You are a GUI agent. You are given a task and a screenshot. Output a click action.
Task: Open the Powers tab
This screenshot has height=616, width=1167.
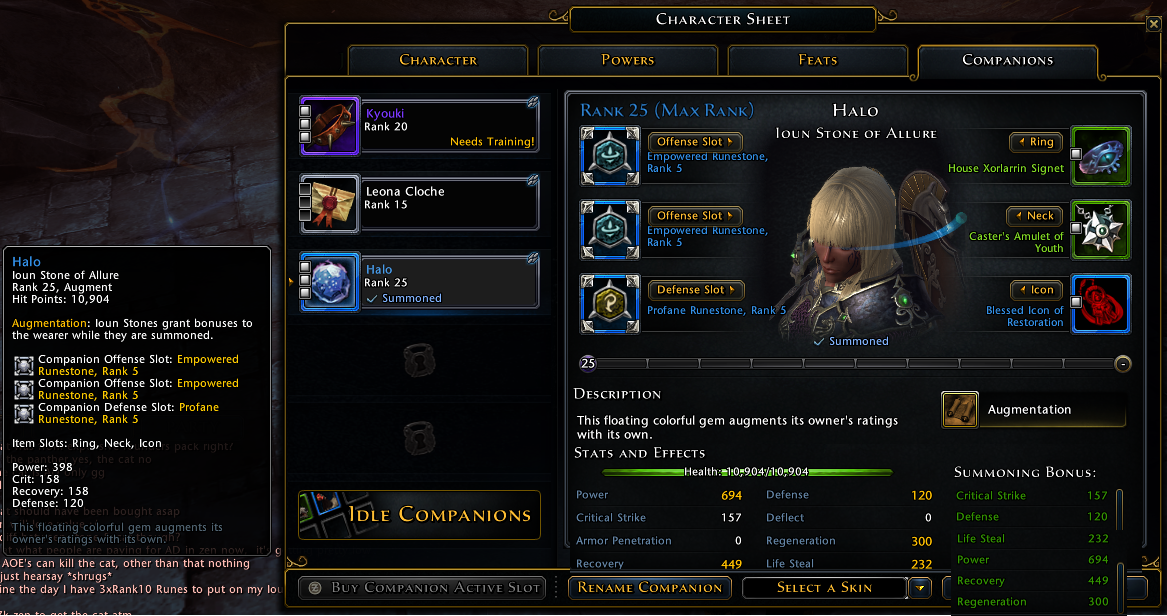(x=628, y=60)
